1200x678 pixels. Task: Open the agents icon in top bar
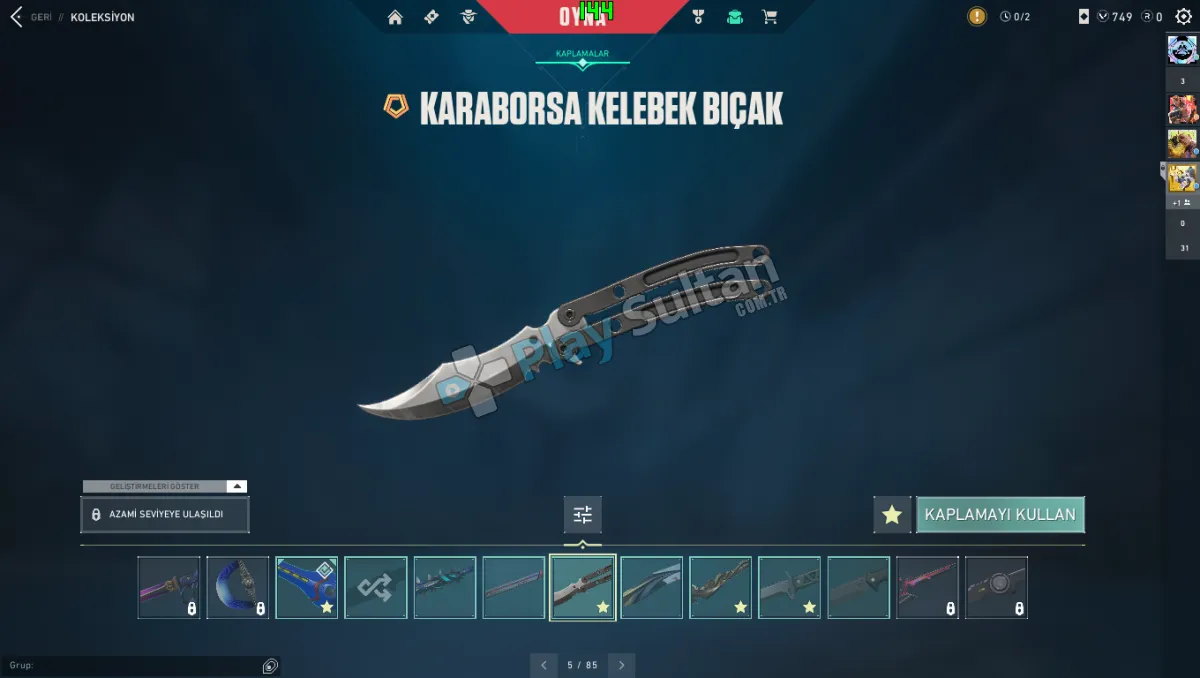tap(468, 17)
